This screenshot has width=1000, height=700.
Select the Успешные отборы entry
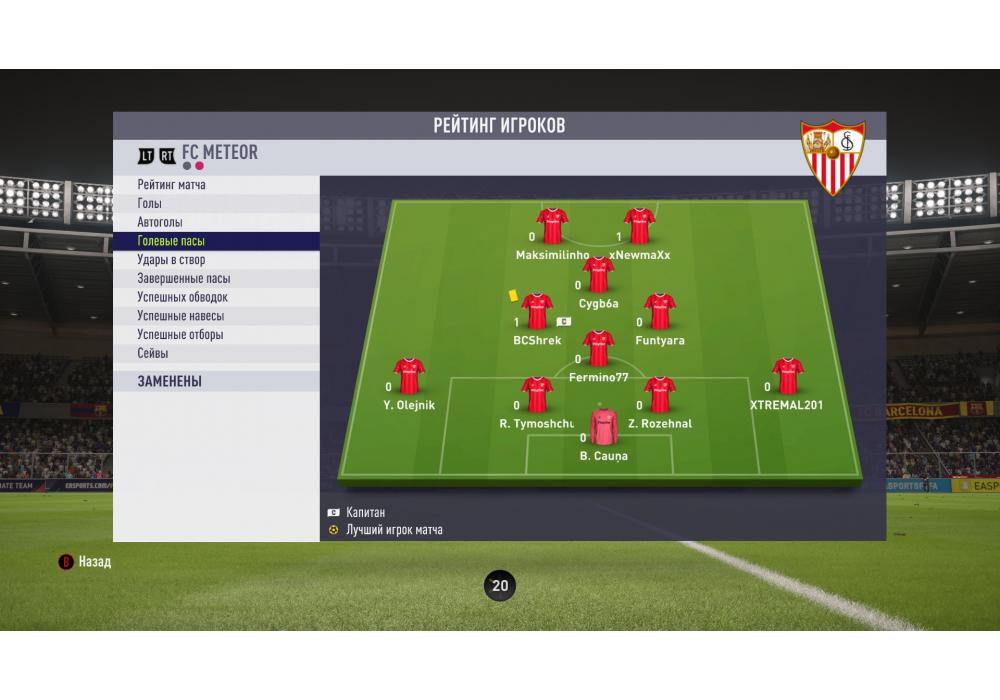(x=180, y=335)
